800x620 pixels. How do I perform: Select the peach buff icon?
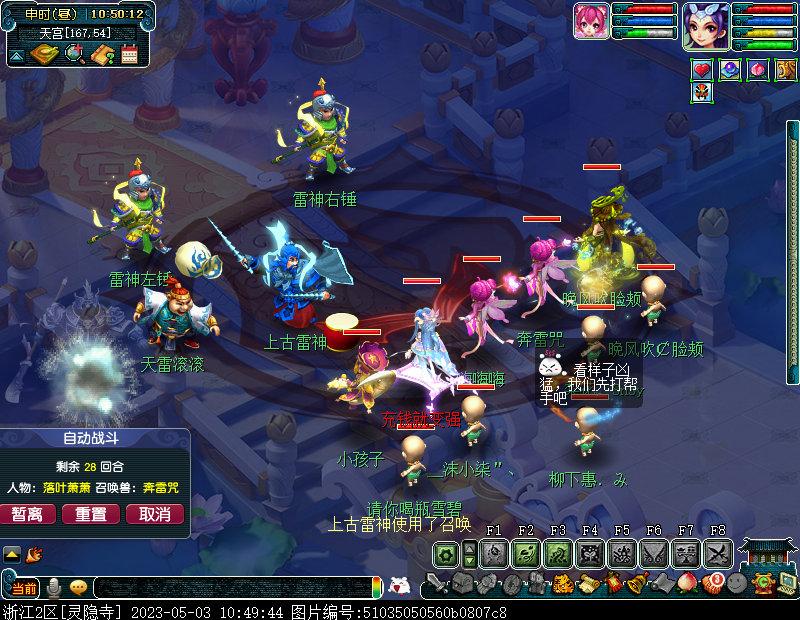(756, 69)
